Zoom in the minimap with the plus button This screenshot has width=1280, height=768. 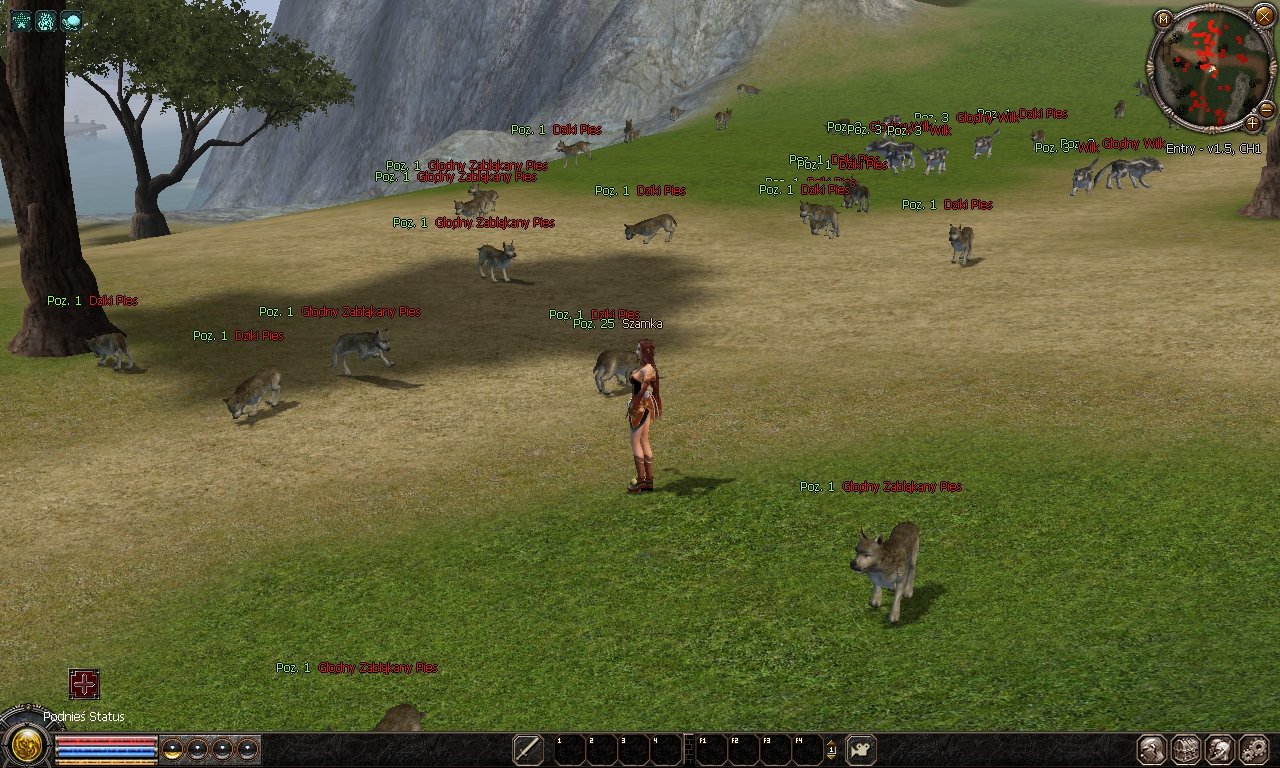coord(1252,124)
